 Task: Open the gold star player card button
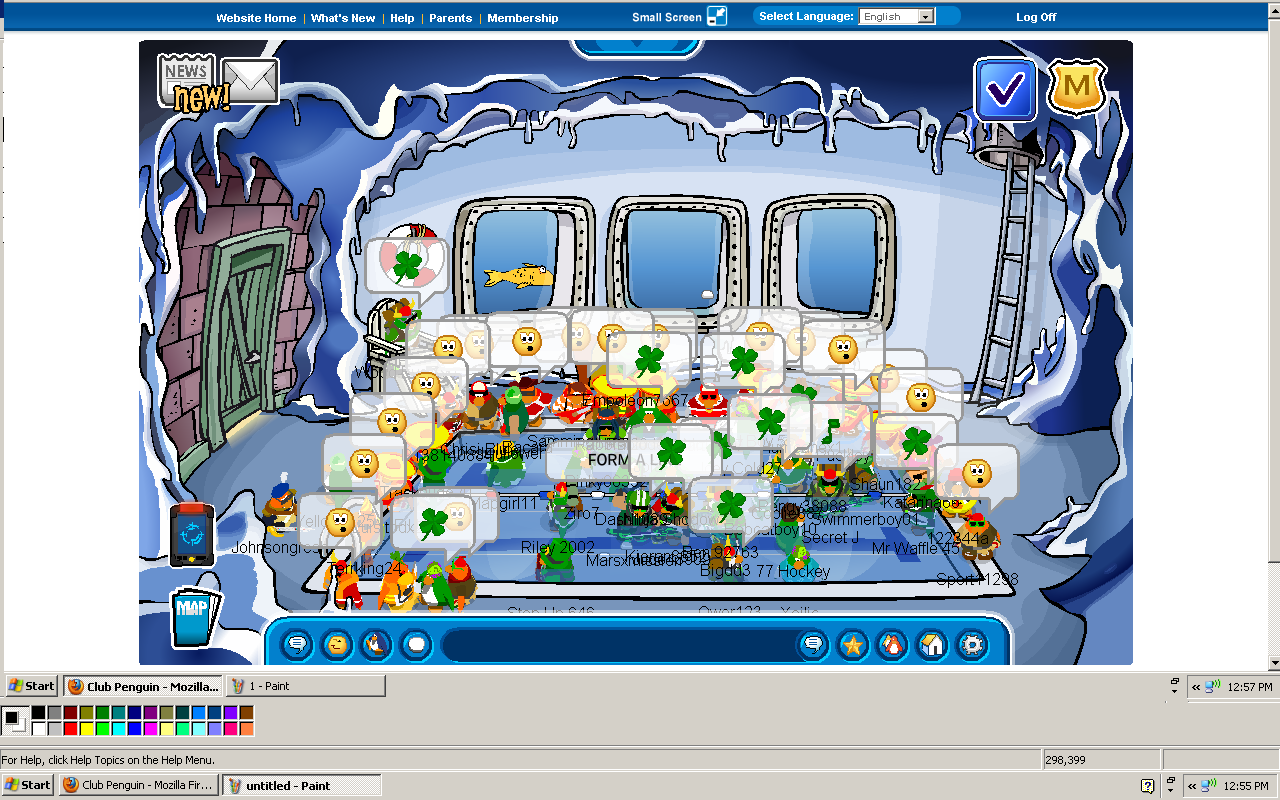[852, 645]
